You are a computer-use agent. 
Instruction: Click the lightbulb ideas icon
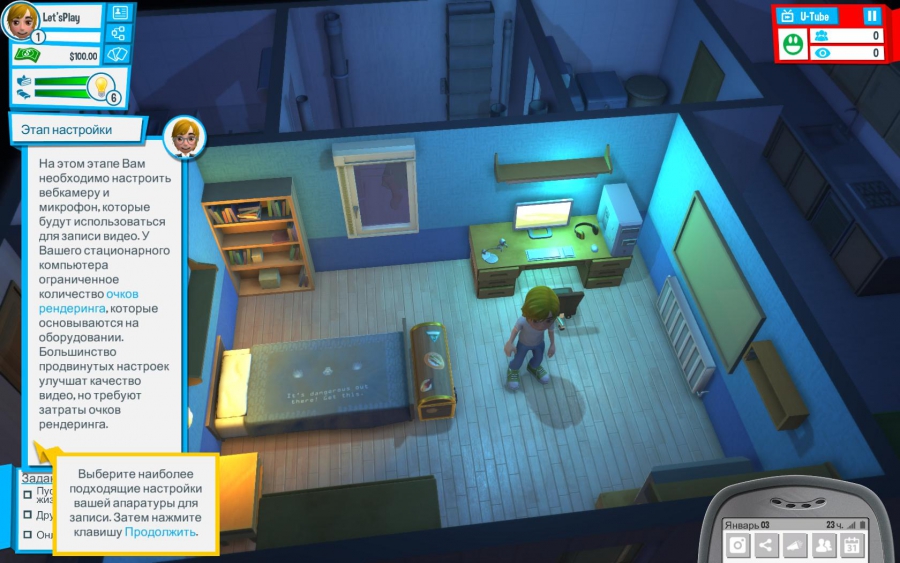100,88
